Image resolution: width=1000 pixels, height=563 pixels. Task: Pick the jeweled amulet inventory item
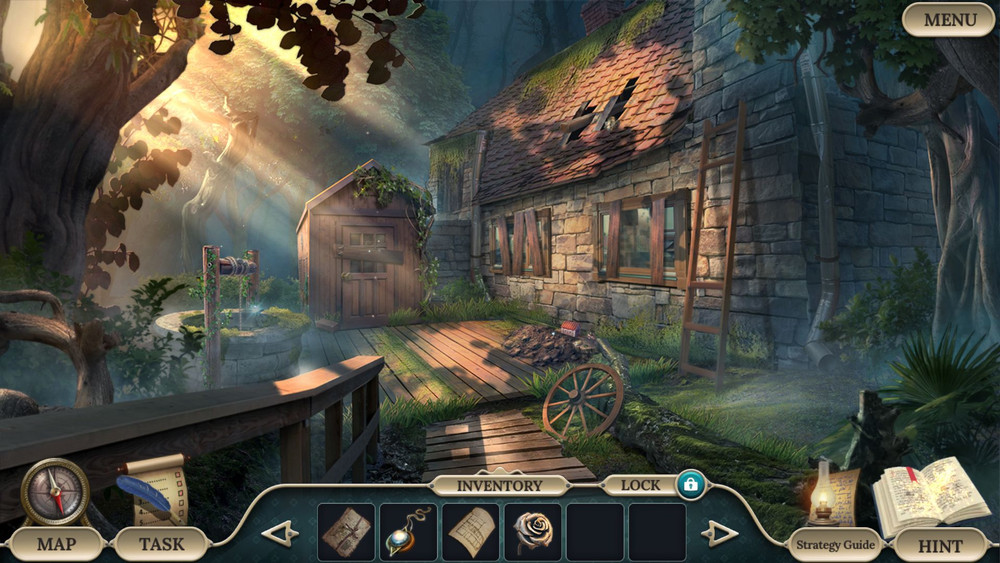(408, 532)
